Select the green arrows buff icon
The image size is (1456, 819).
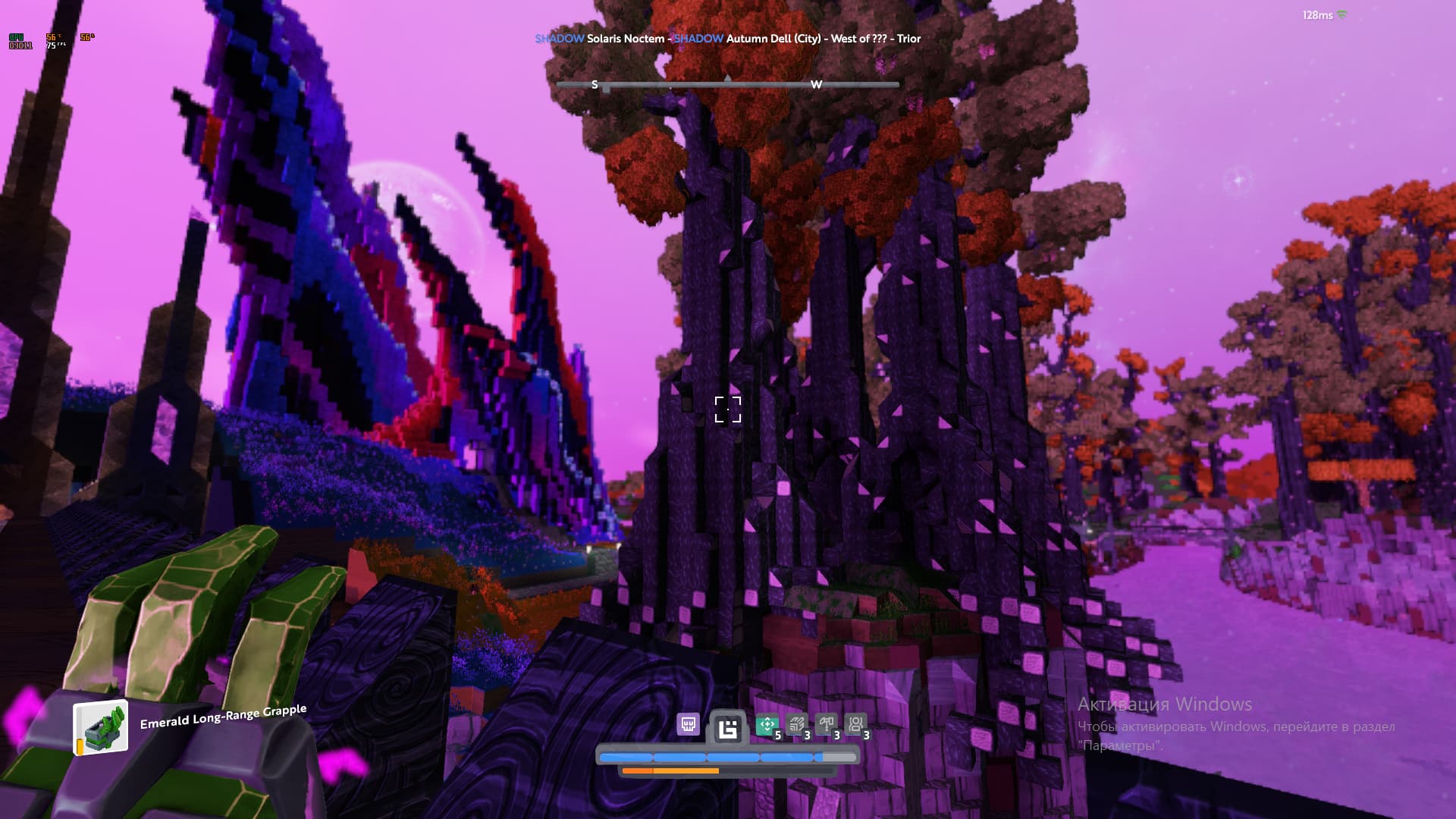pos(767,725)
